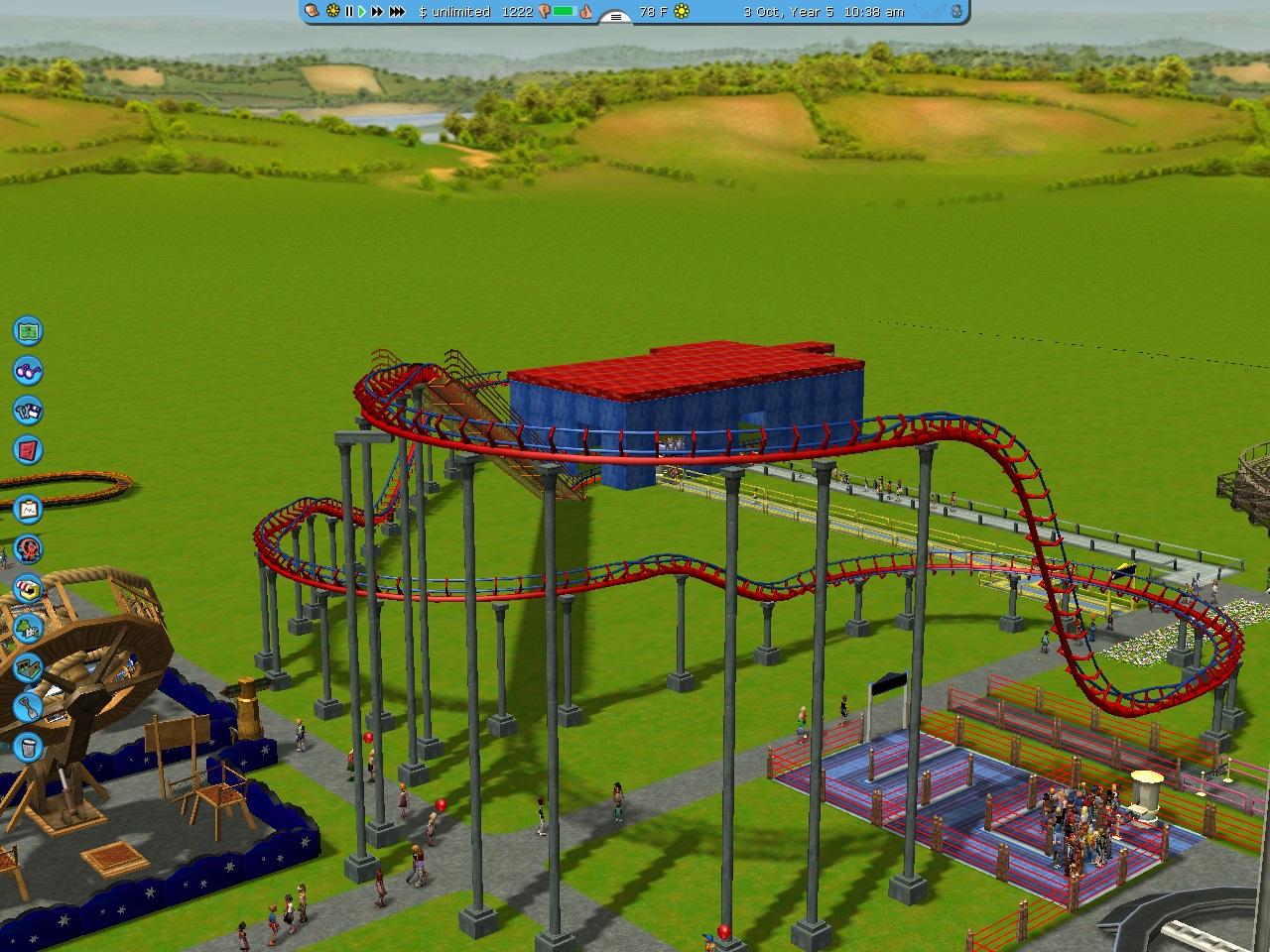Viewport: 1270px width, 952px height.
Task: Click the sun weather icon
Action: (x=682, y=12)
